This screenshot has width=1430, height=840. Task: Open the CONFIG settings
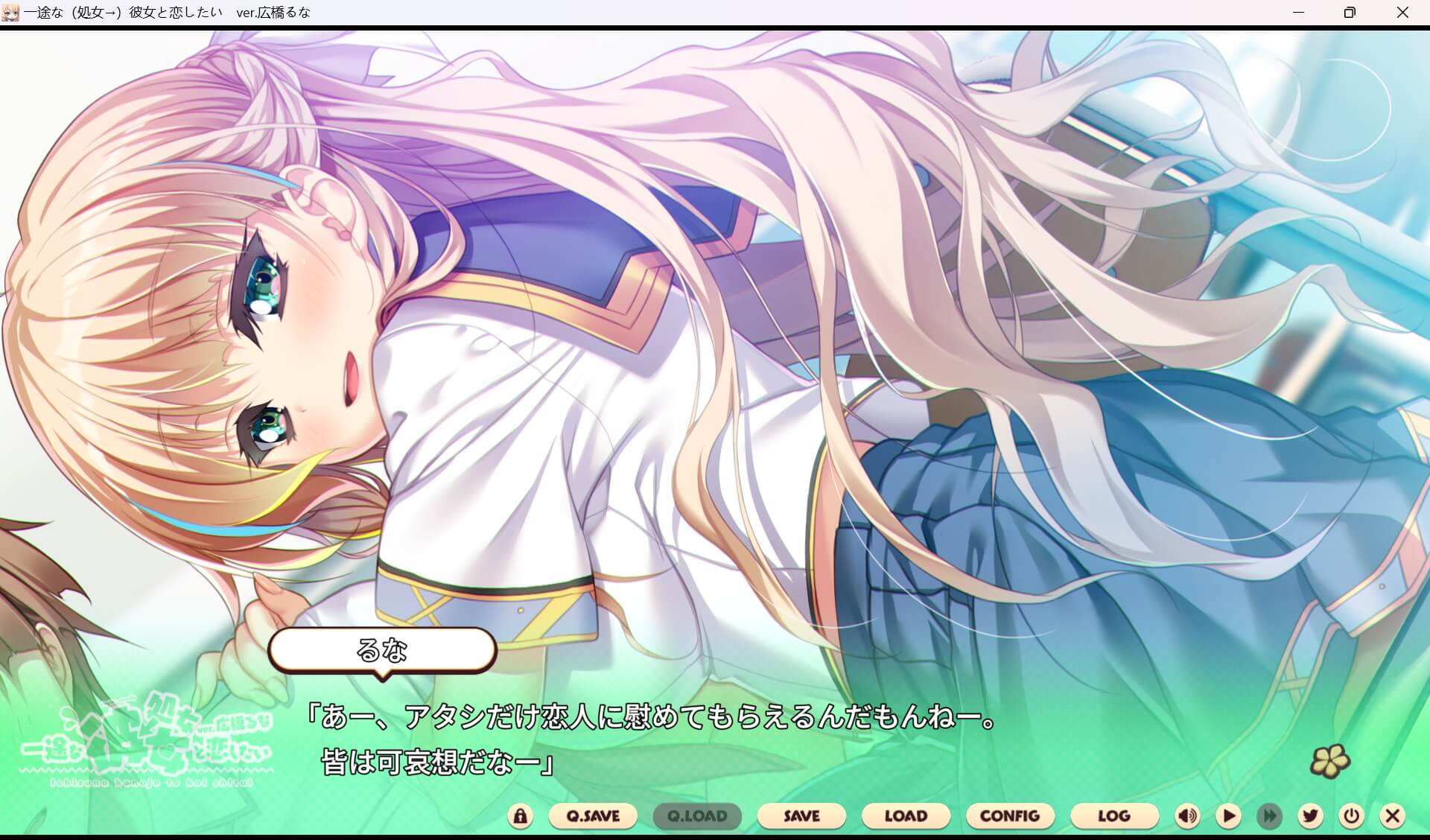click(x=1010, y=816)
